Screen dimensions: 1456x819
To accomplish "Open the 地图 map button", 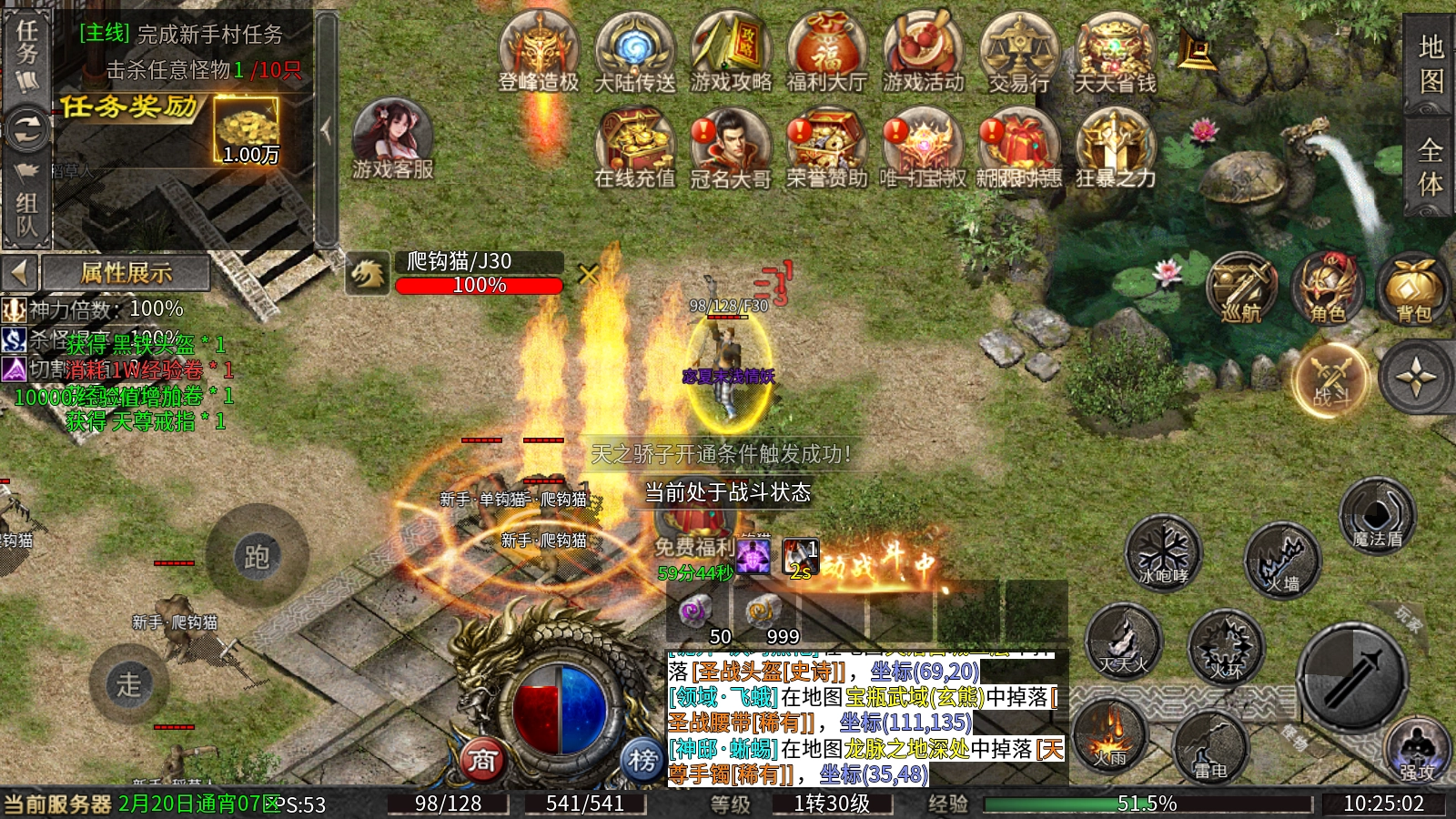I will point(1430,64).
